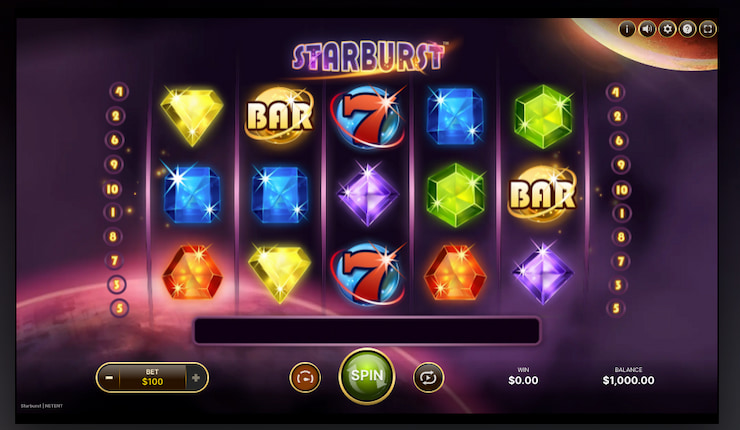Toggle turbo spin speedometer button
This screenshot has width=740, height=430.
[x=304, y=377]
